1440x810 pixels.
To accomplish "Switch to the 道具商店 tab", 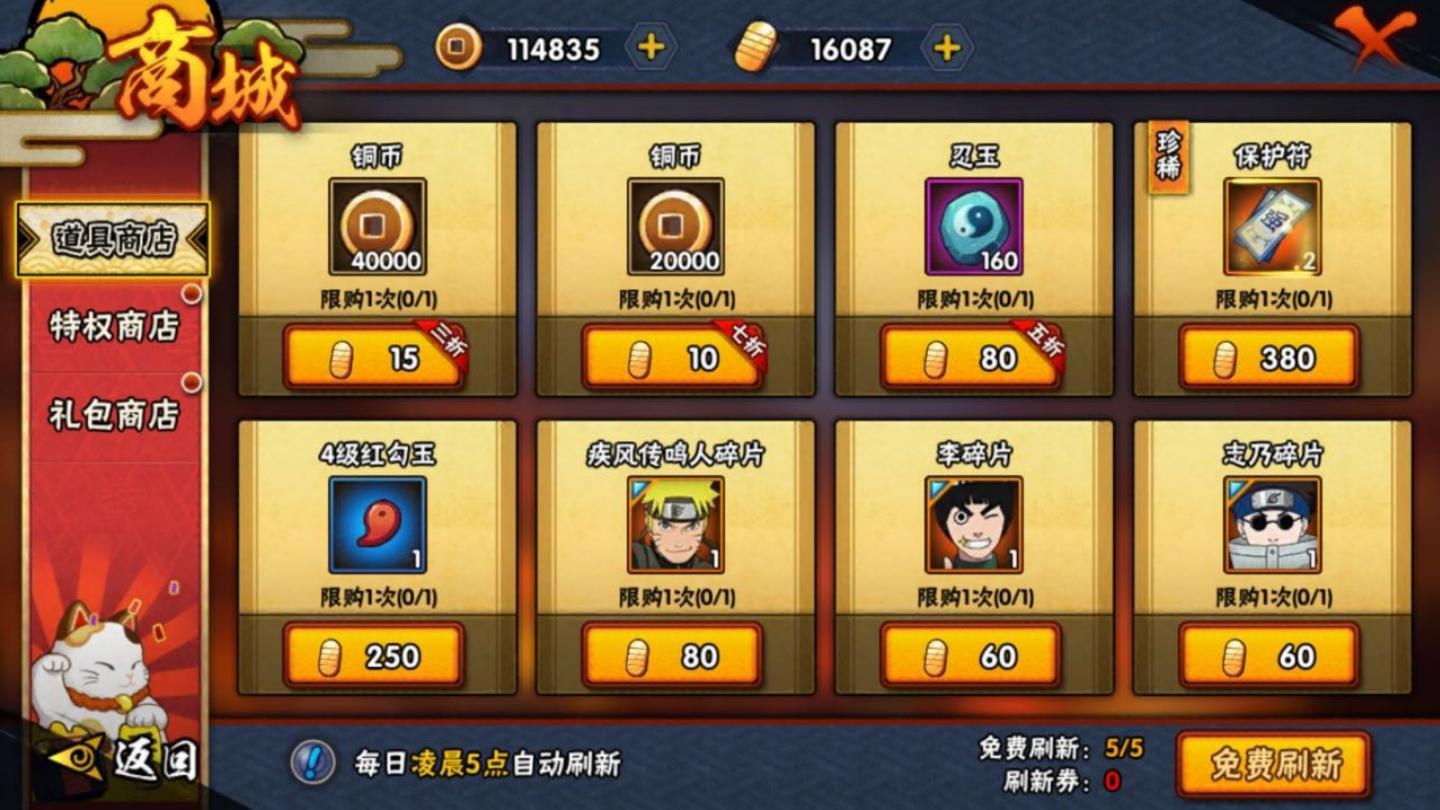I will pyautogui.click(x=114, y=240).
